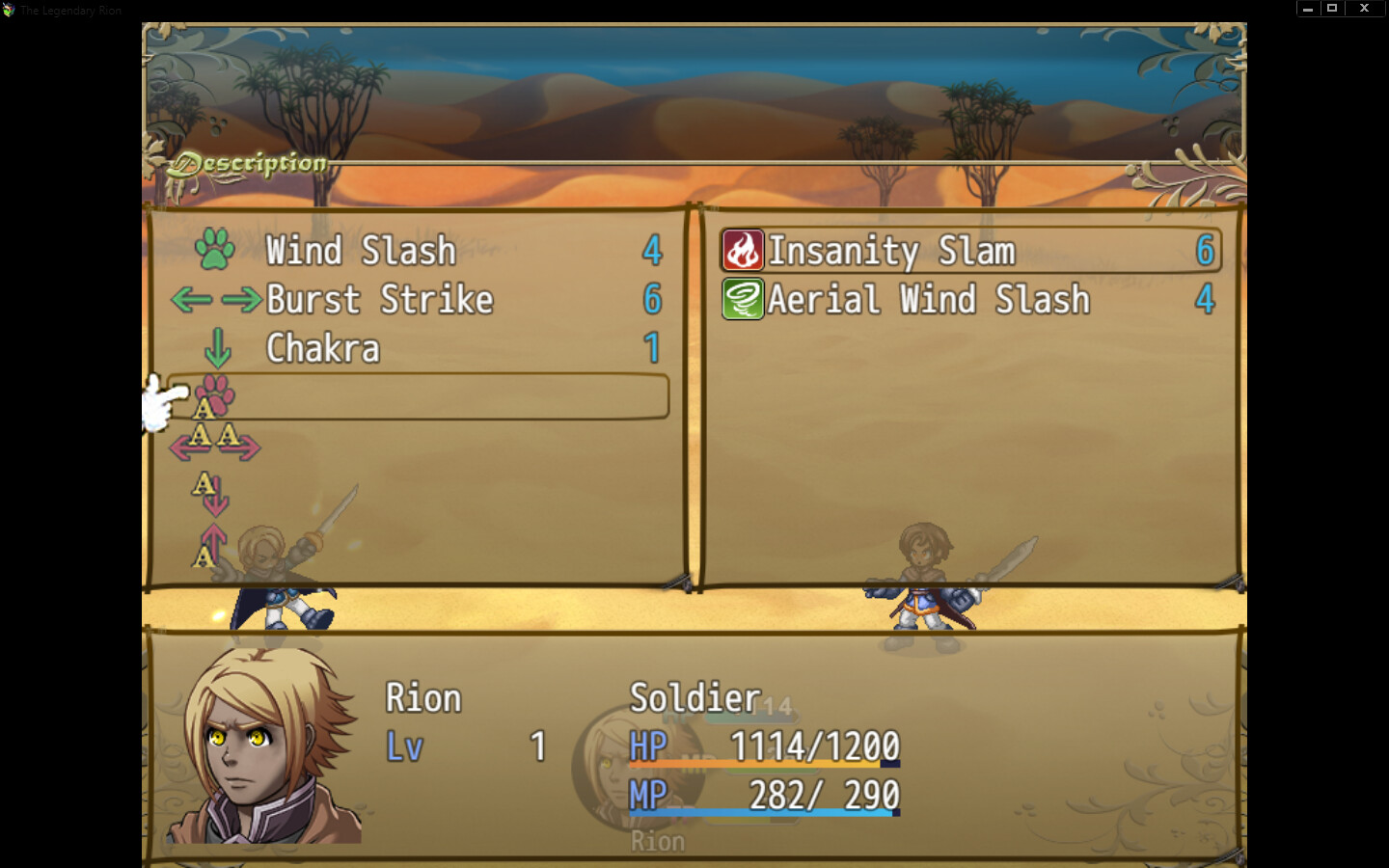Choose Chakra from the skill list
Screen dimensions: 1389x868
[x=321, y=349]
